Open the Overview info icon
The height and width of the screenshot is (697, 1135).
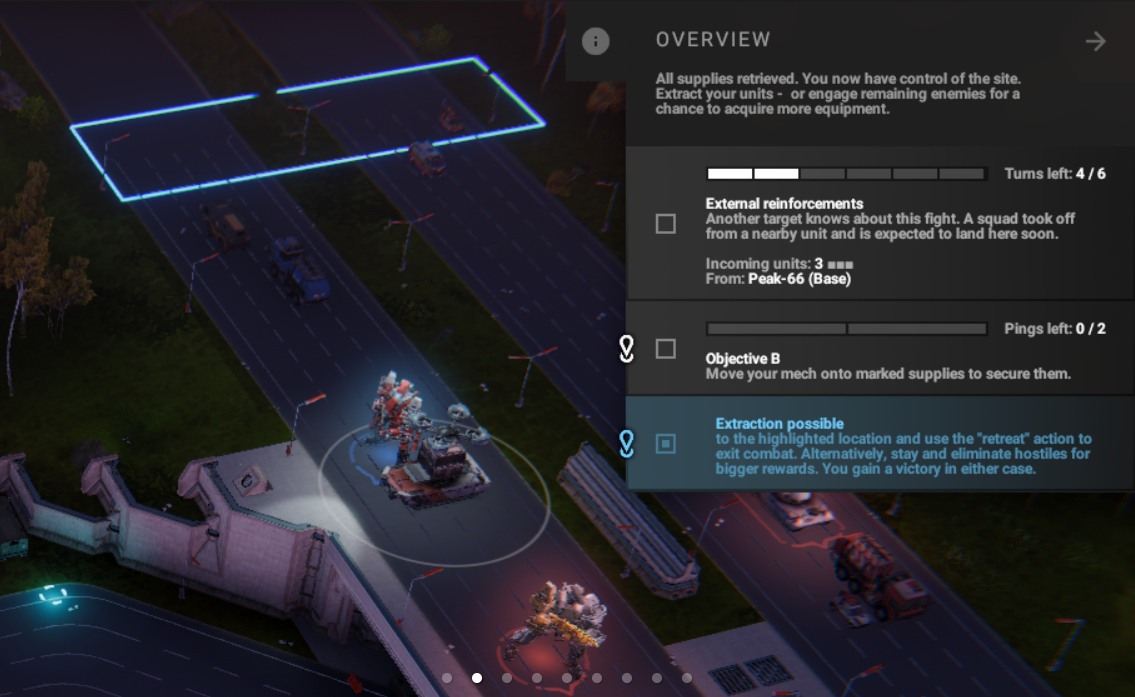tap(596, 41)
